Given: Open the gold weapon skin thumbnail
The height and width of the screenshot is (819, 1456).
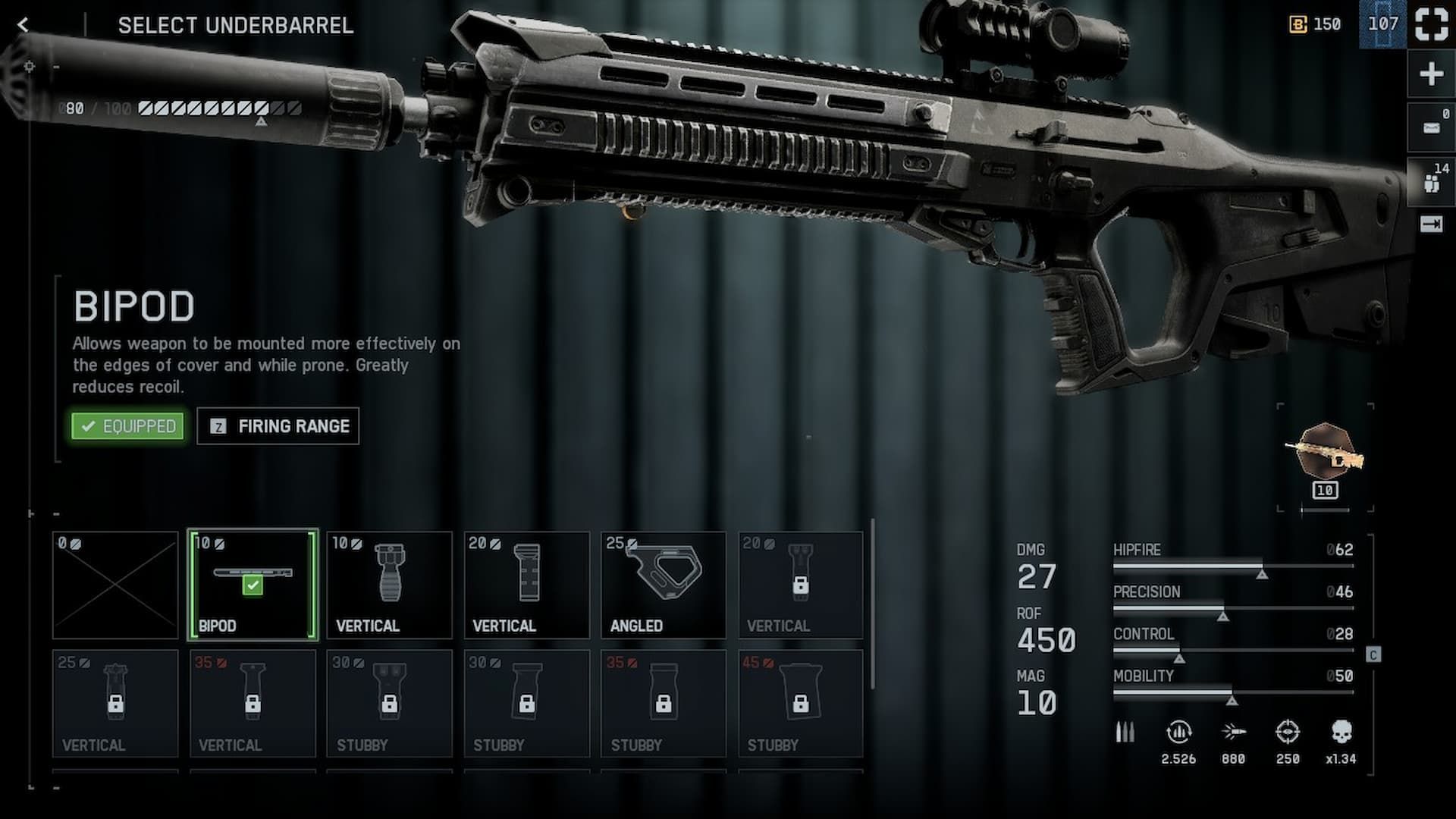Looking at the screenshot, I should point(1325,453).
